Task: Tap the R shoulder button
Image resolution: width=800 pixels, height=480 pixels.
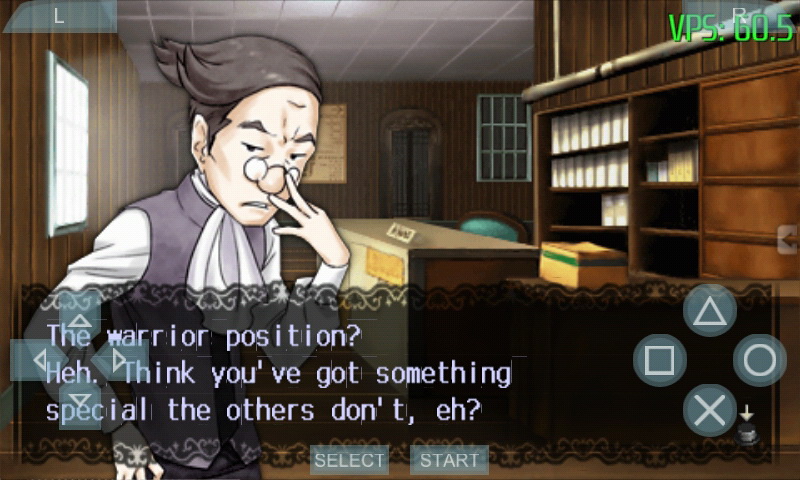Action: pyautogui.click(x=740, y=15)
